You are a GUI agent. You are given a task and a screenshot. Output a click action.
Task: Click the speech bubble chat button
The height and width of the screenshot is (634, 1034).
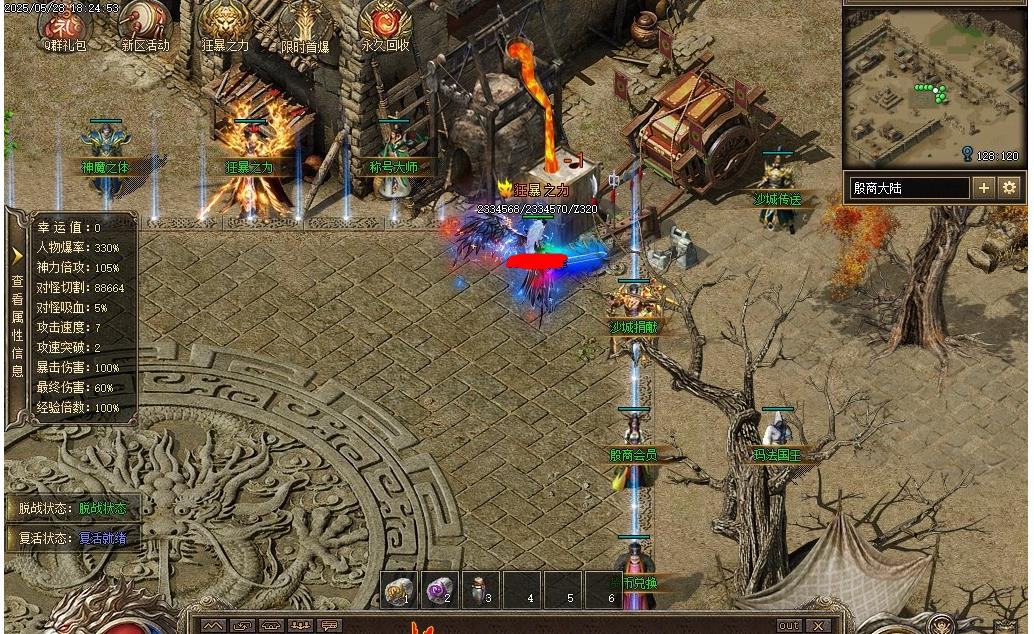[x=328, y=626]
